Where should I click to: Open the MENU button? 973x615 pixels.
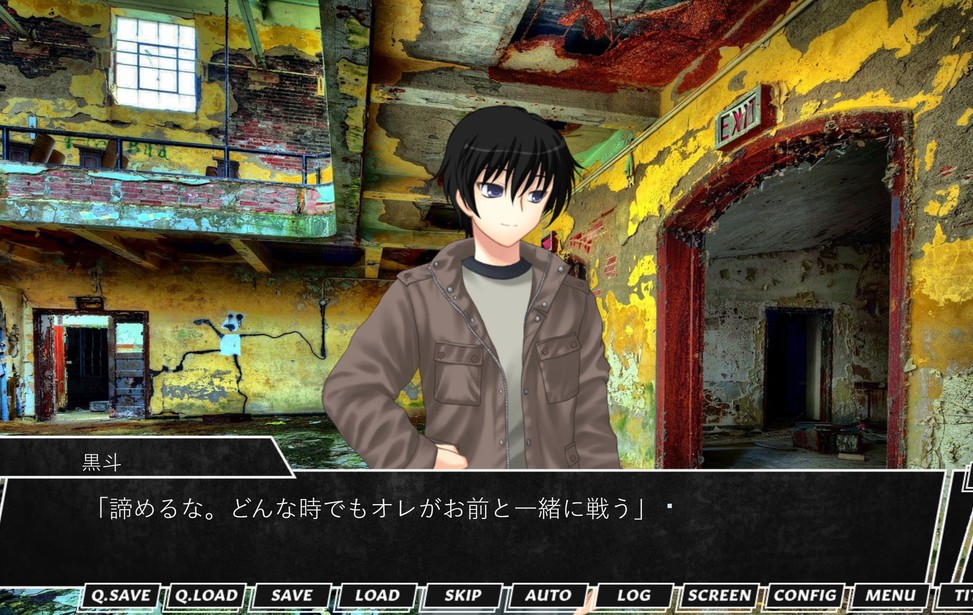890,596
